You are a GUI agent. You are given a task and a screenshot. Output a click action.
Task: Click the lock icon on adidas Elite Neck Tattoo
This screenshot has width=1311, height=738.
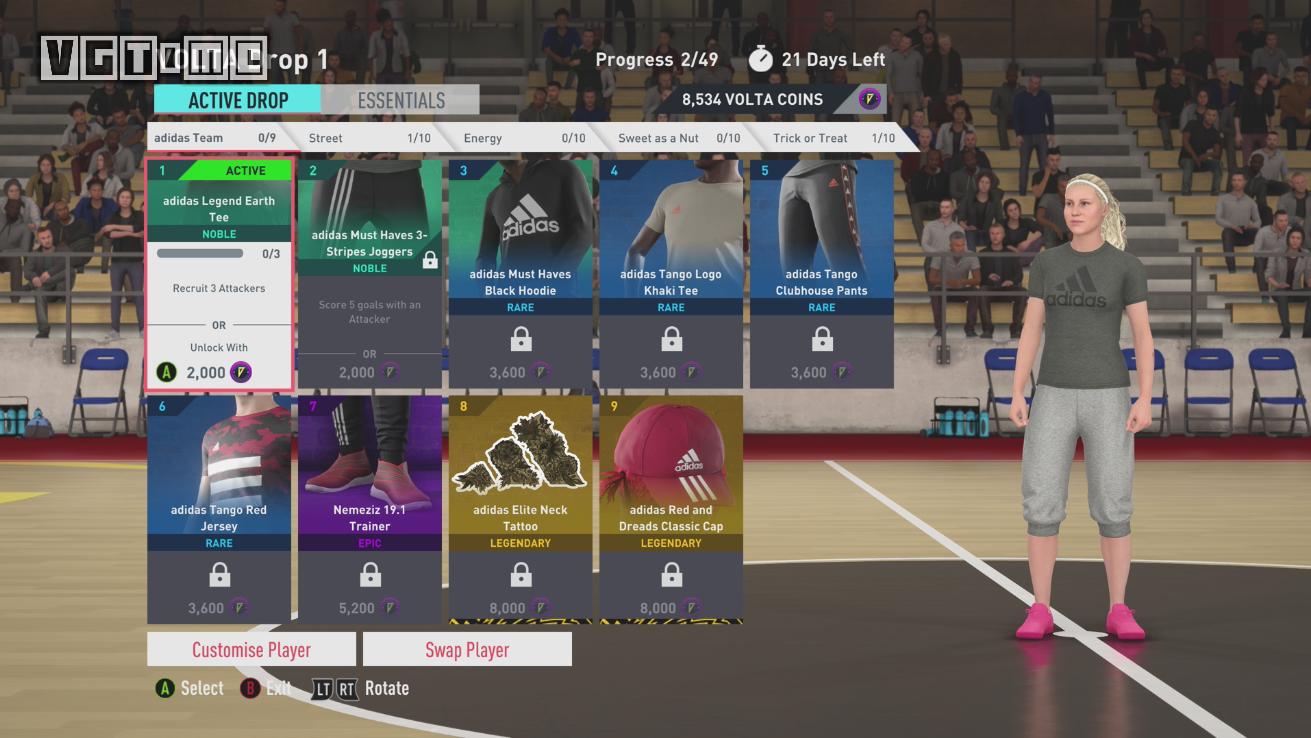(520, 575)
